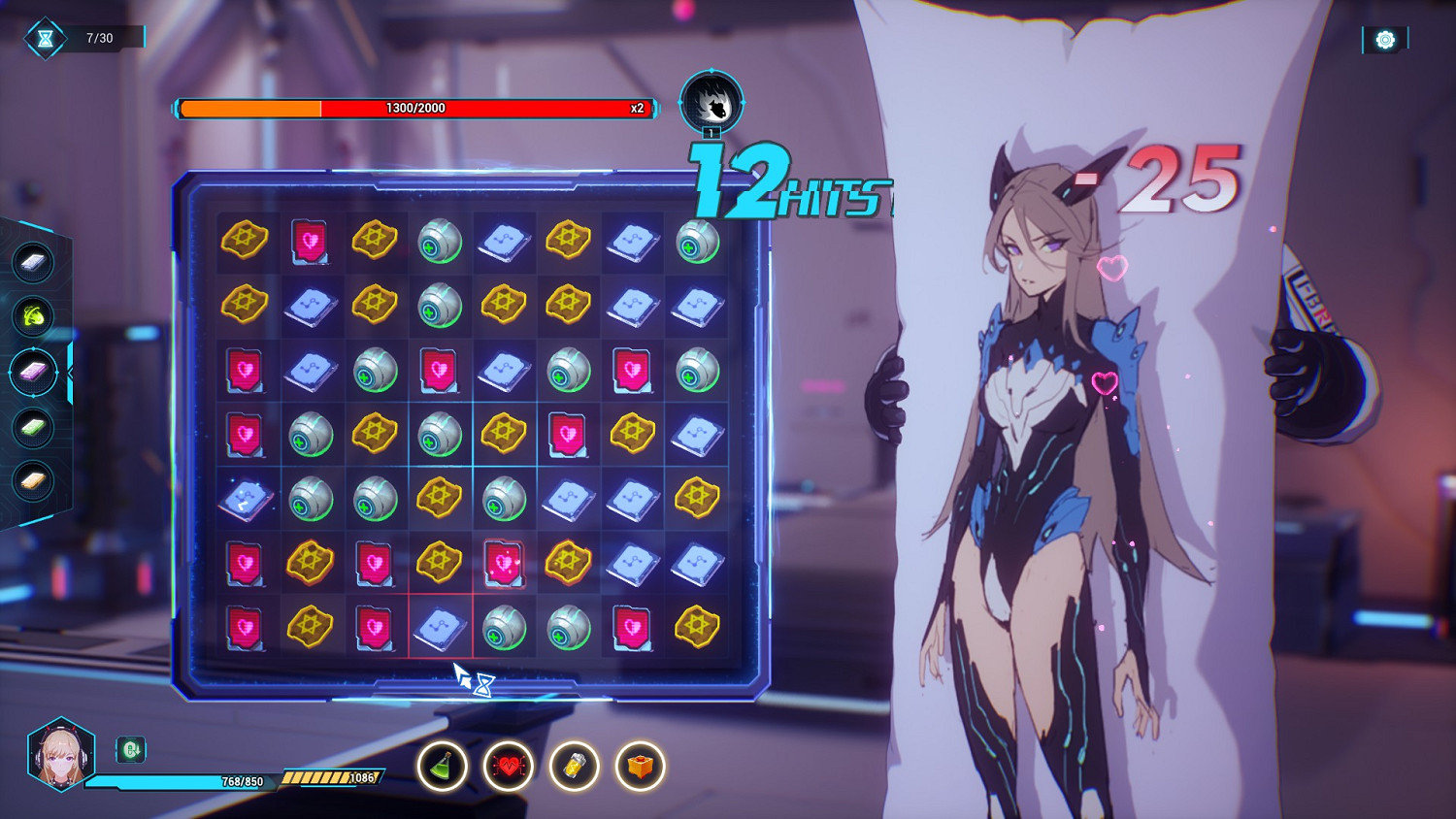
Task: Select the orange card skill at the sidebar bottom
Action: [33, 480]
